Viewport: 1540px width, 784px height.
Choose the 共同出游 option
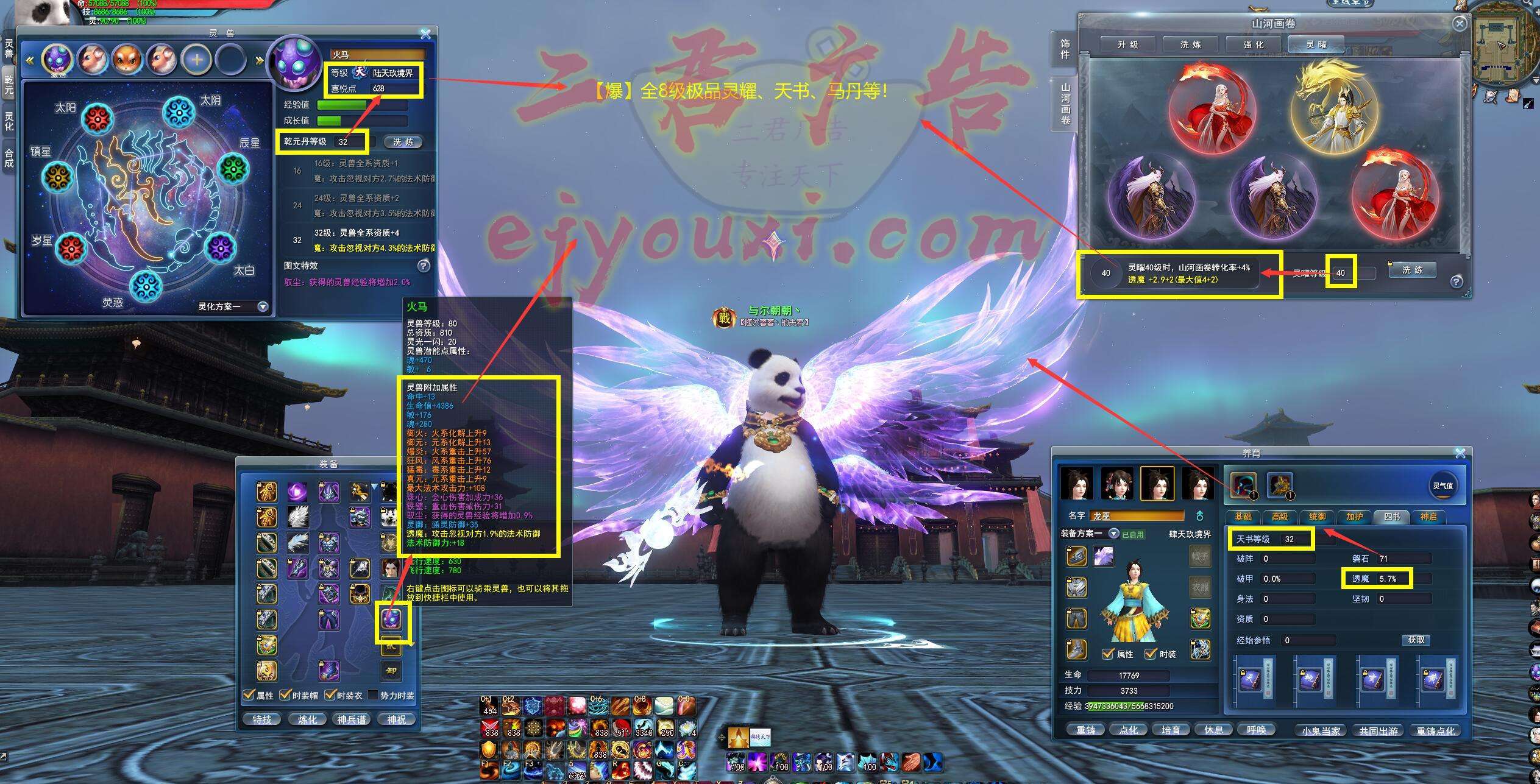pos(1379,730)
